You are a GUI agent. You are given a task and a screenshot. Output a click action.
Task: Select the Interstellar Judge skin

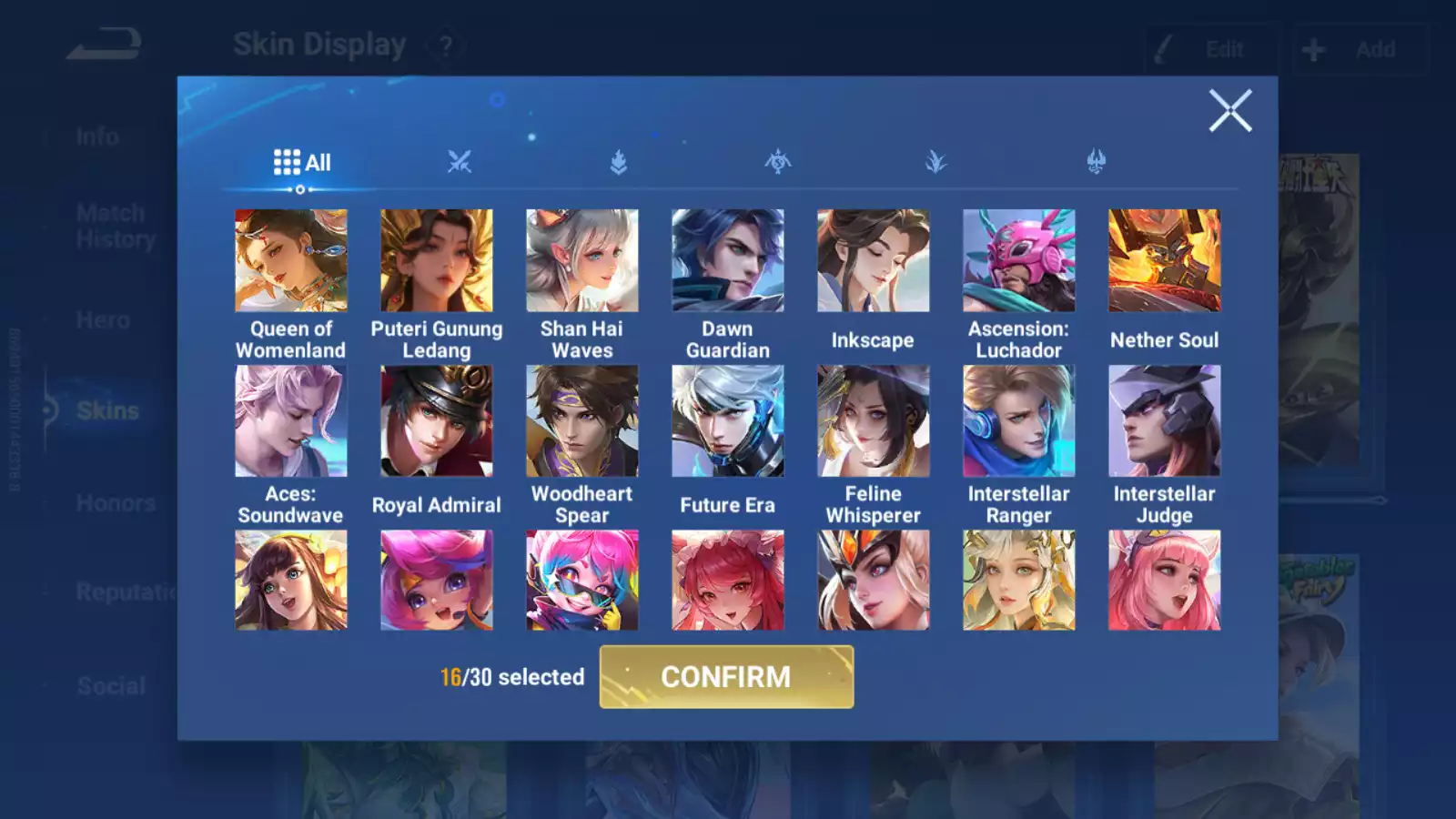point(1165,421)
